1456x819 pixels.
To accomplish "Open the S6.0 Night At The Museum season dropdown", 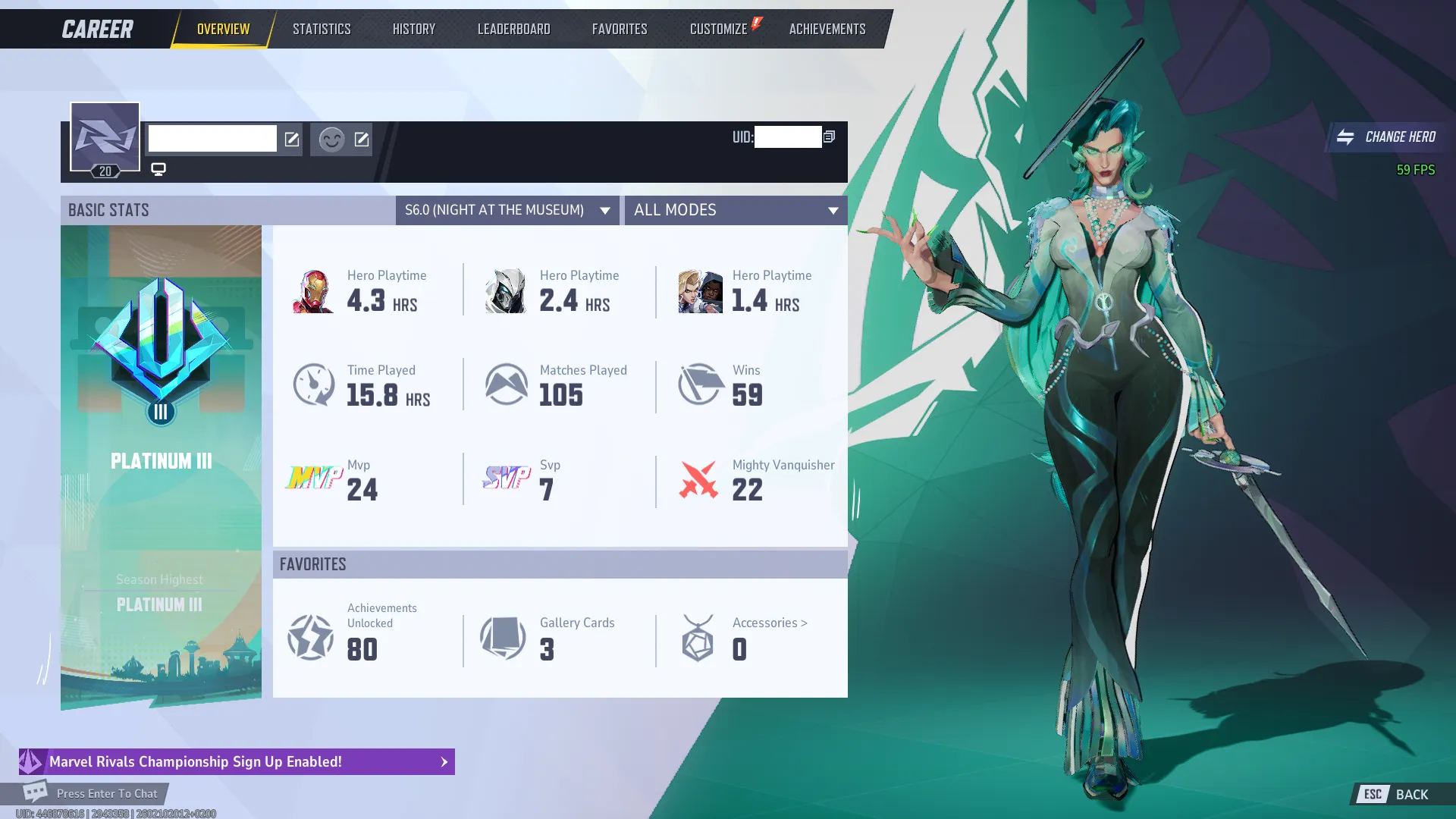I will (507, 210).
